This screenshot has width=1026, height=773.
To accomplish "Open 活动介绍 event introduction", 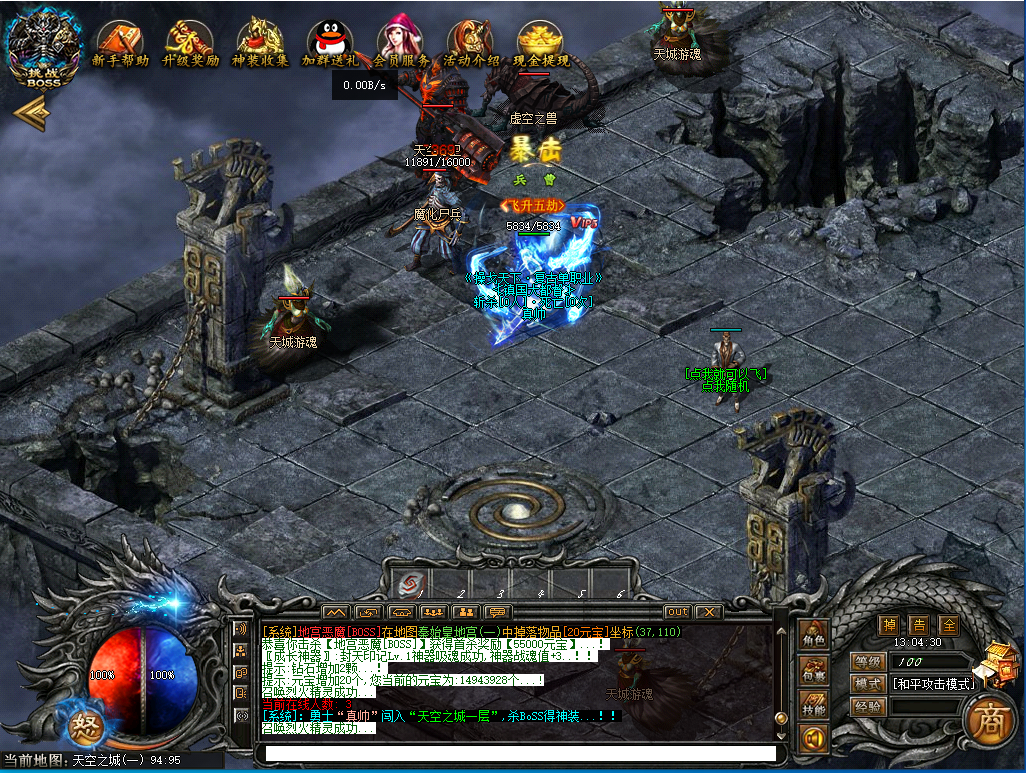I will pos(471,44).
